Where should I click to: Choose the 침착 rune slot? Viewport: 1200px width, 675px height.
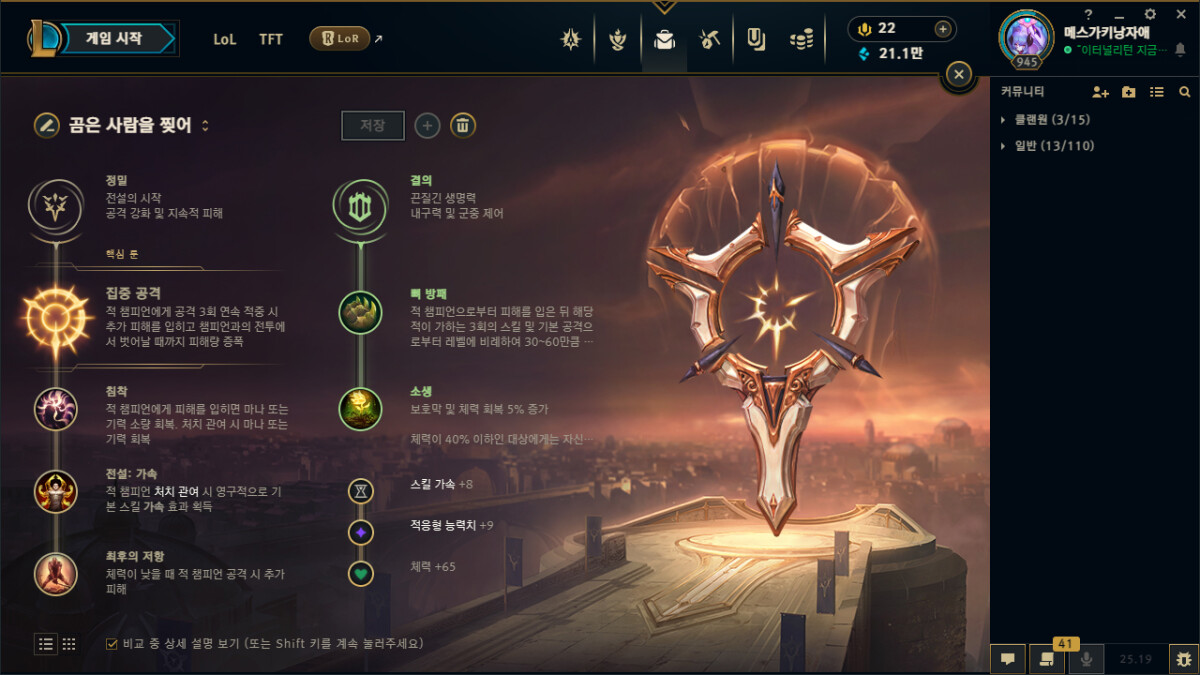point(55,409)
